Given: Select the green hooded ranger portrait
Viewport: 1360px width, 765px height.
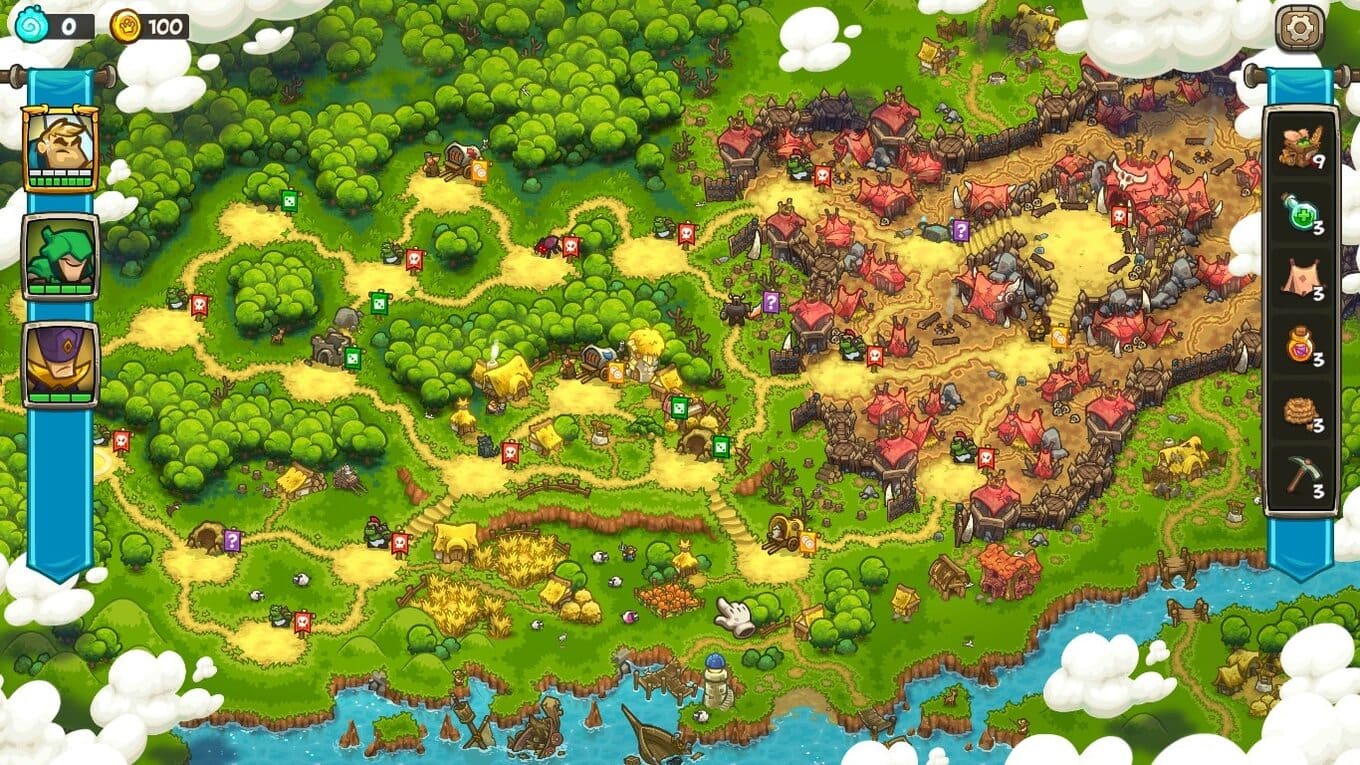Looking at the screenshot, I should click(x=60, y=256).
